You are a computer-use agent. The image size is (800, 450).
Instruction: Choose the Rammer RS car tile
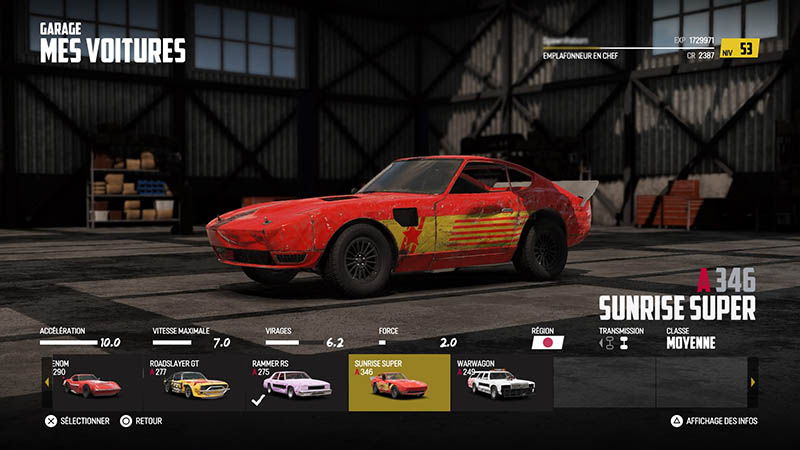[x=296, y=382]
